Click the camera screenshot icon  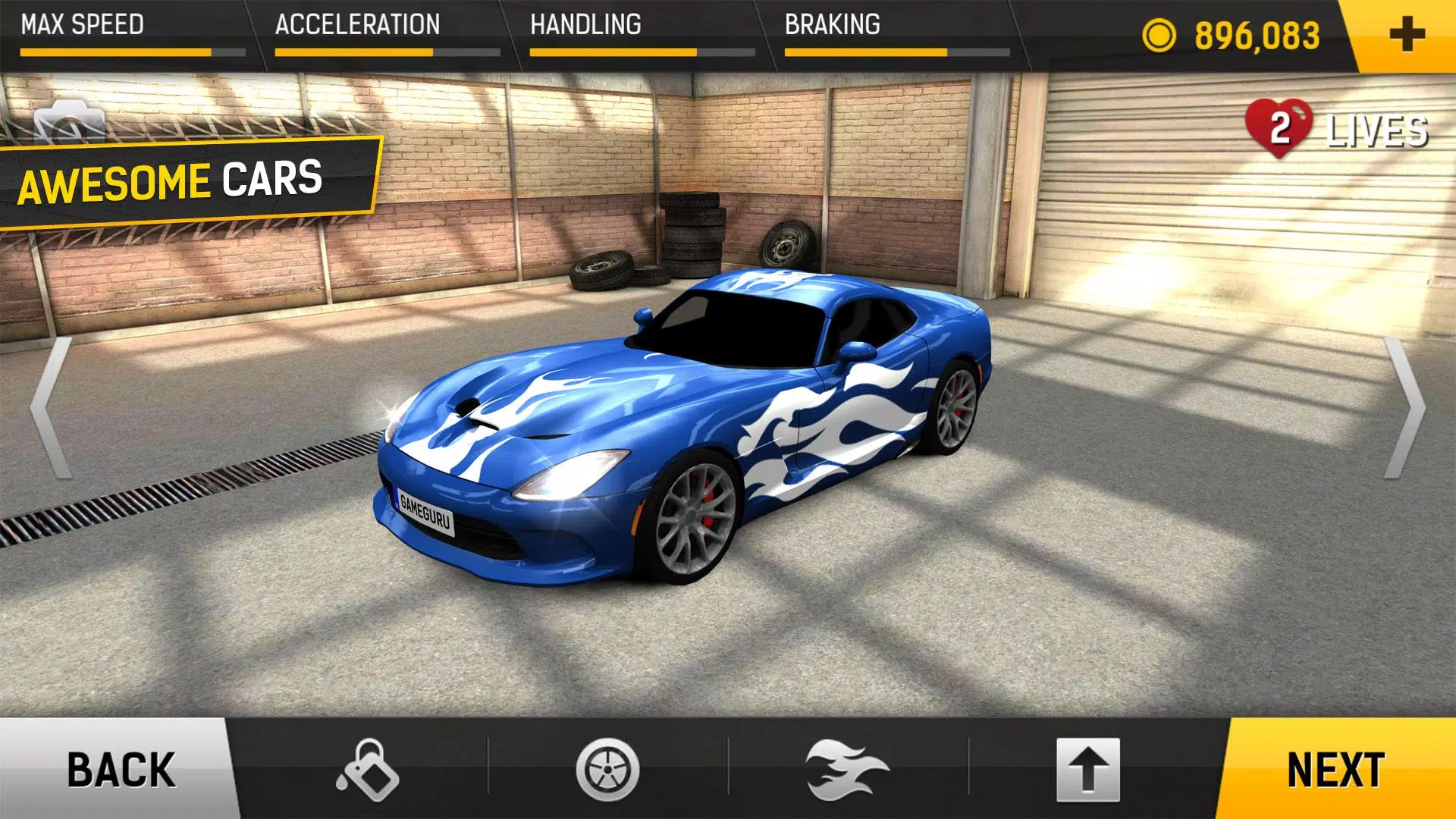pyautogui.click(x=68, y=121)
